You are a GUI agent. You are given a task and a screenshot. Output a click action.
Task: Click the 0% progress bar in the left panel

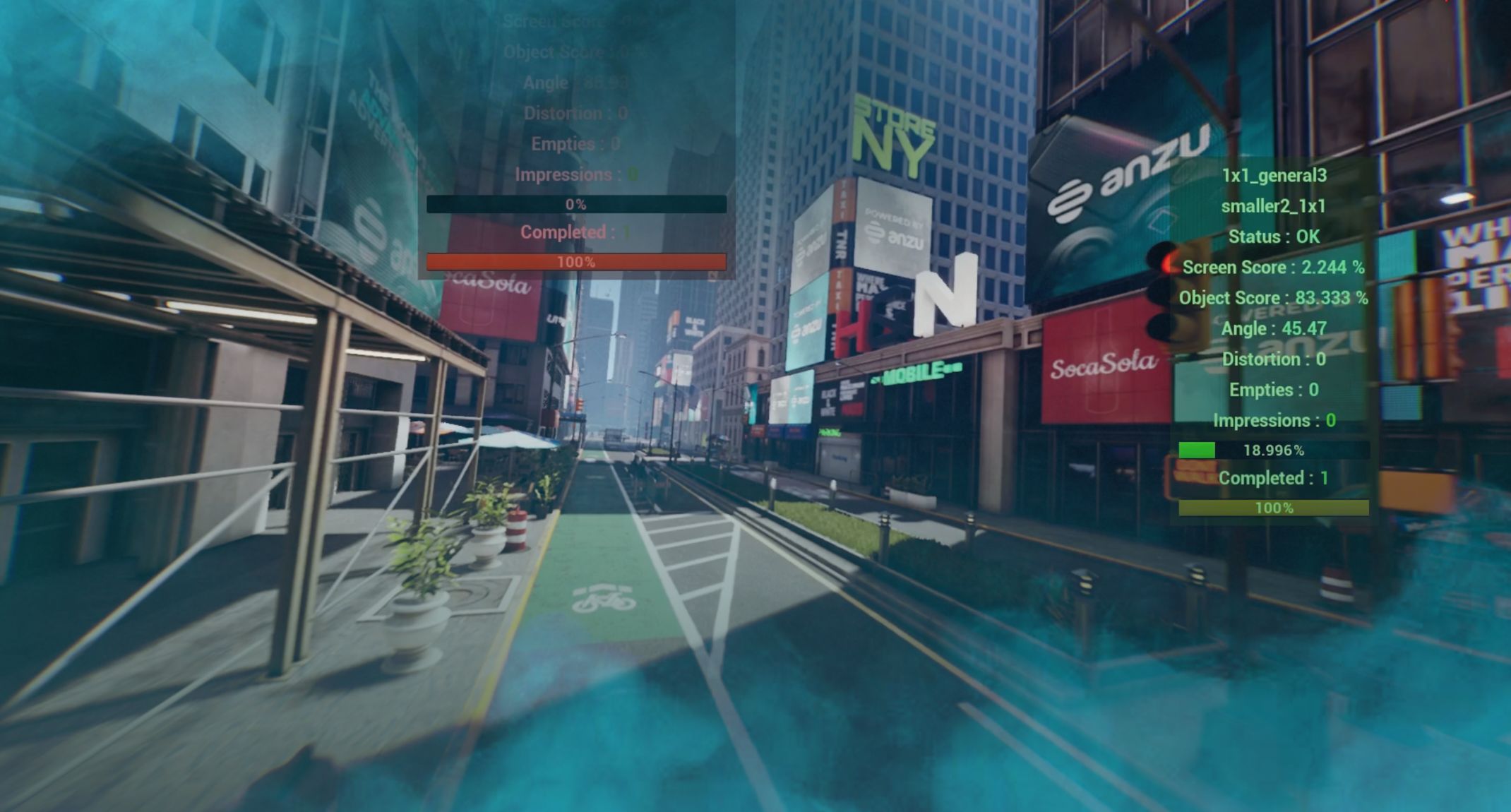point(575,205)
